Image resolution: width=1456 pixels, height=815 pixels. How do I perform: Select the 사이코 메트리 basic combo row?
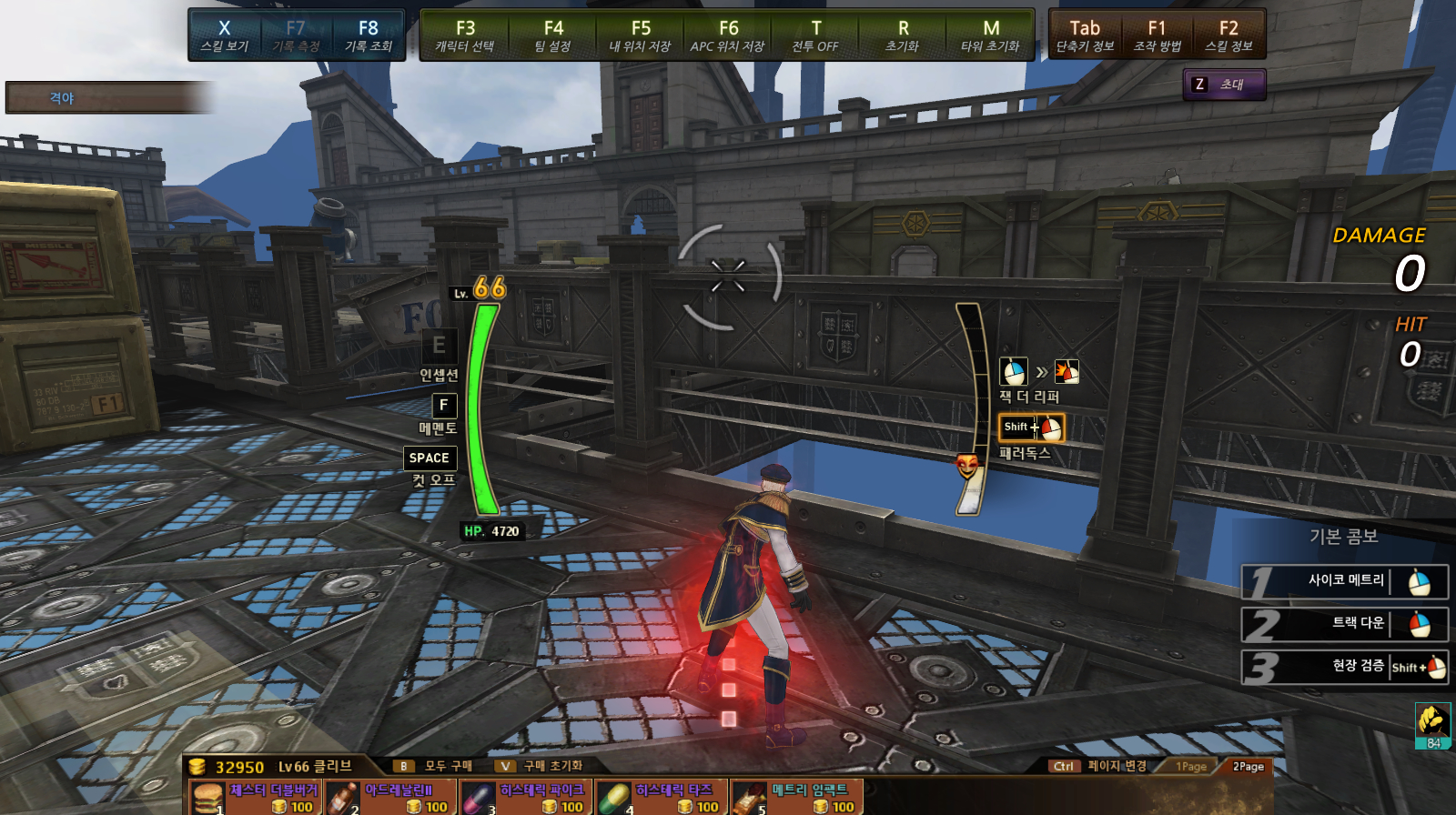[1345, 581]
